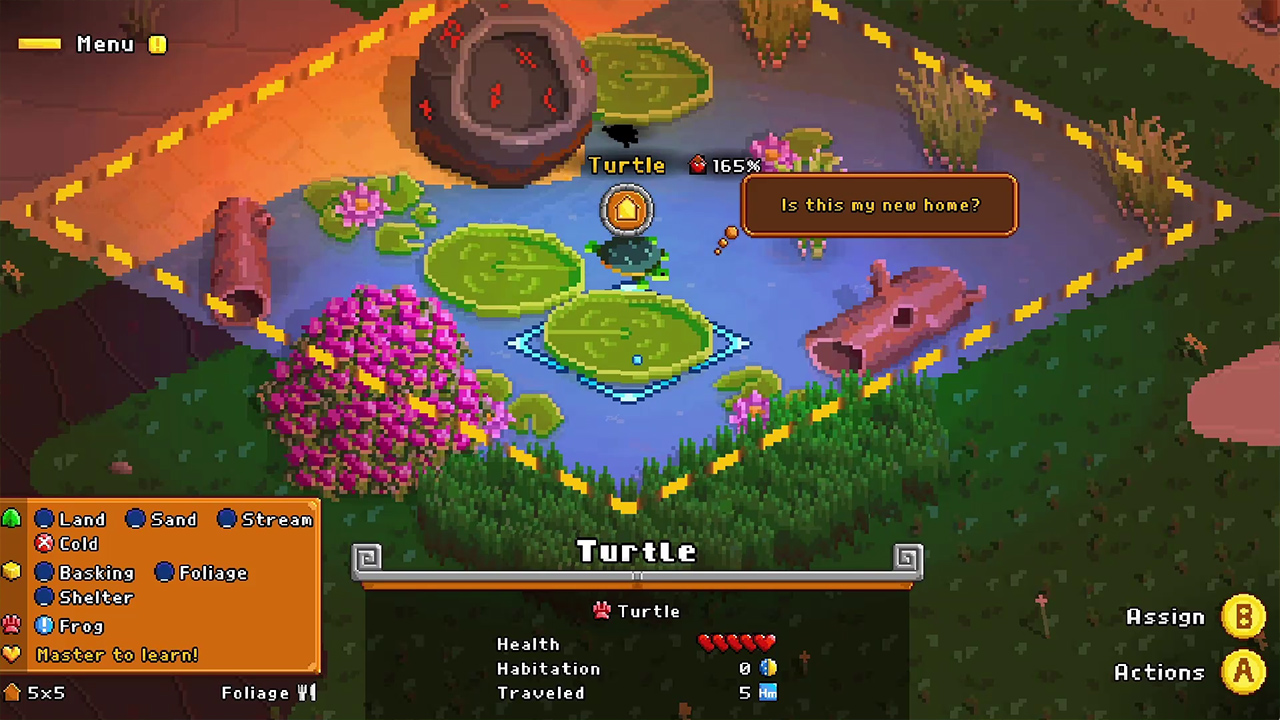This screenshot has width=1280, height=720.
Task: Click the heart icon beside Master to learn
Action: tap(12, 654)
